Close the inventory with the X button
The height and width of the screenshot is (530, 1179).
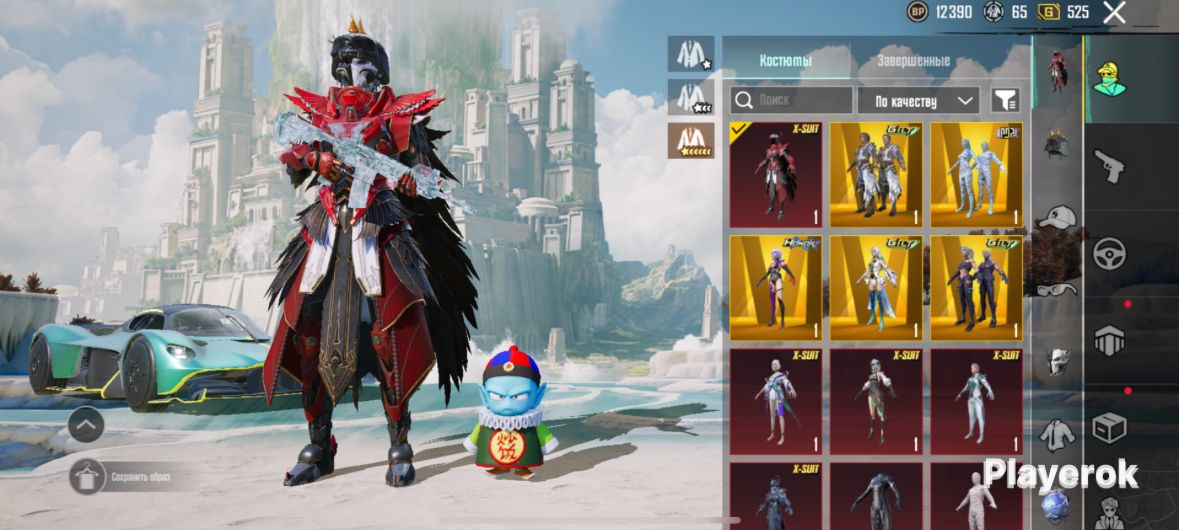(1114, 12)
